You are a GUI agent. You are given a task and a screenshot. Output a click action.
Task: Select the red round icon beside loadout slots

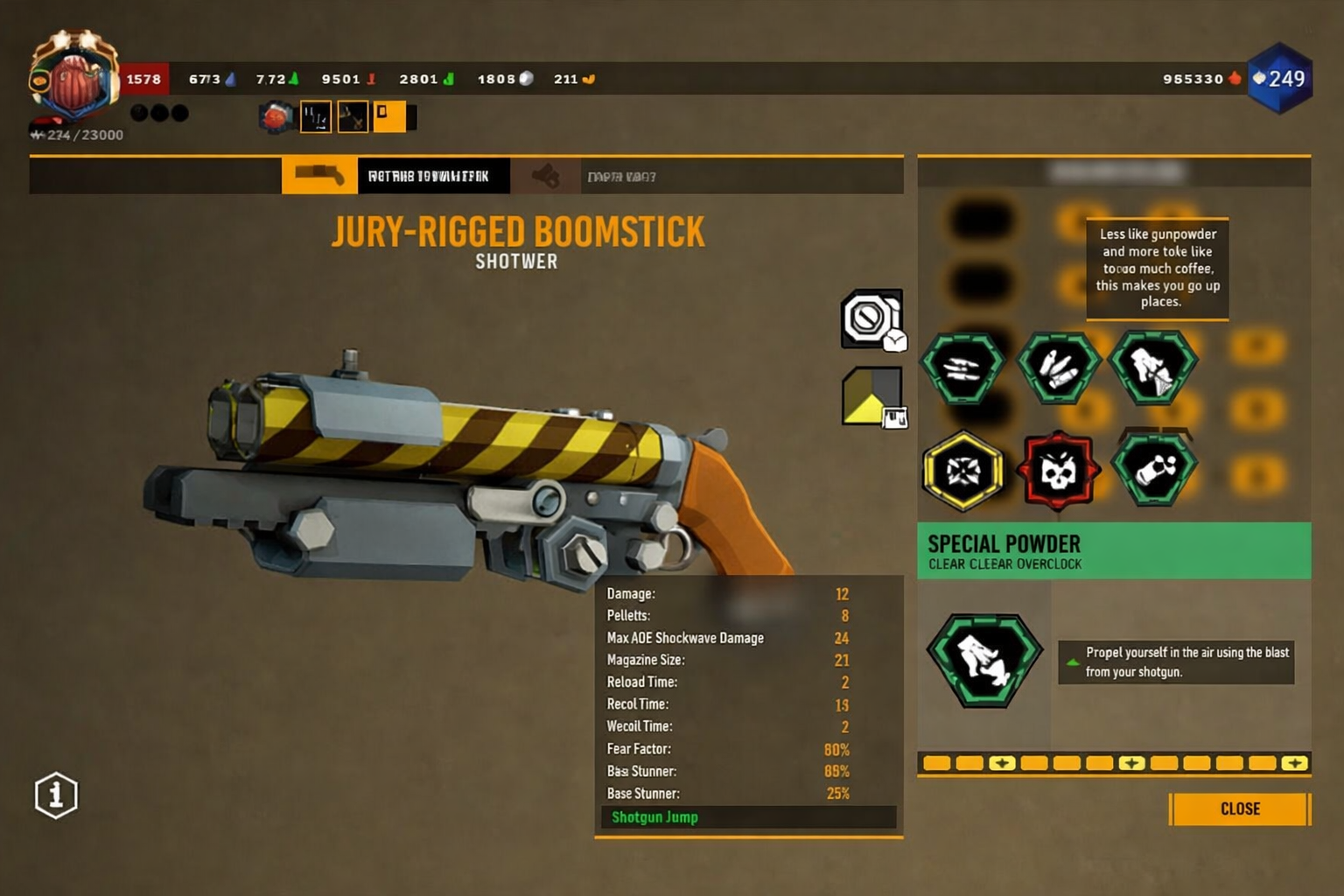click(x=276, y=117)
